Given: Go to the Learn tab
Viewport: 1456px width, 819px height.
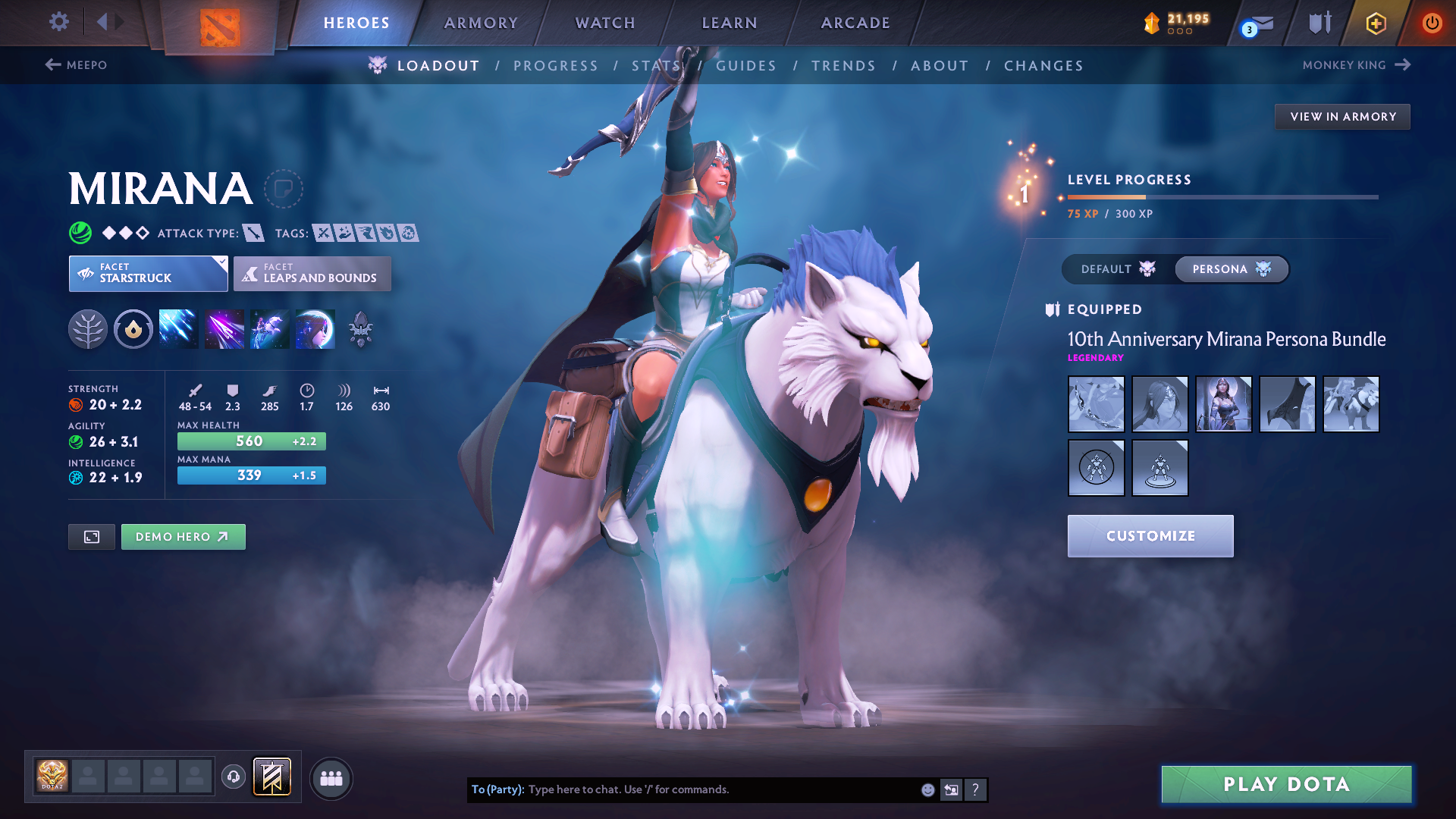Looking at the screenshot, I should [x=730, y=23].
